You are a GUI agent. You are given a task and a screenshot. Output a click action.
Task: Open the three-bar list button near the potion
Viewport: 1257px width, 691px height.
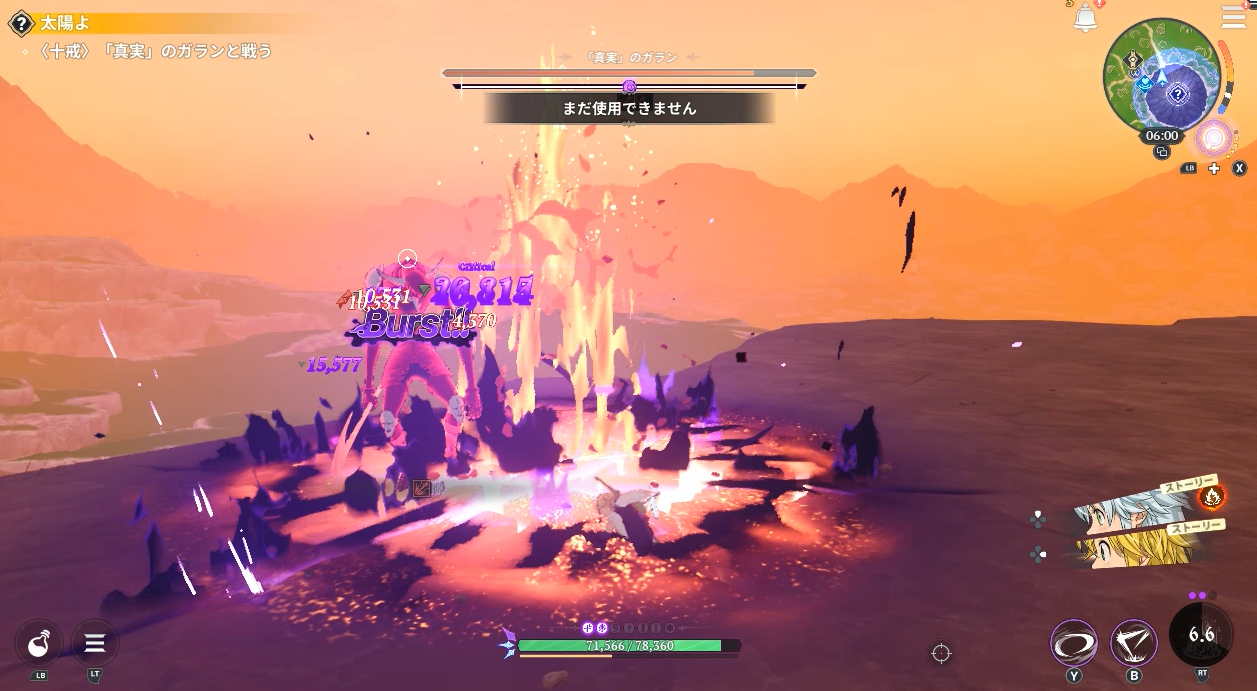[x=95, y=643]
